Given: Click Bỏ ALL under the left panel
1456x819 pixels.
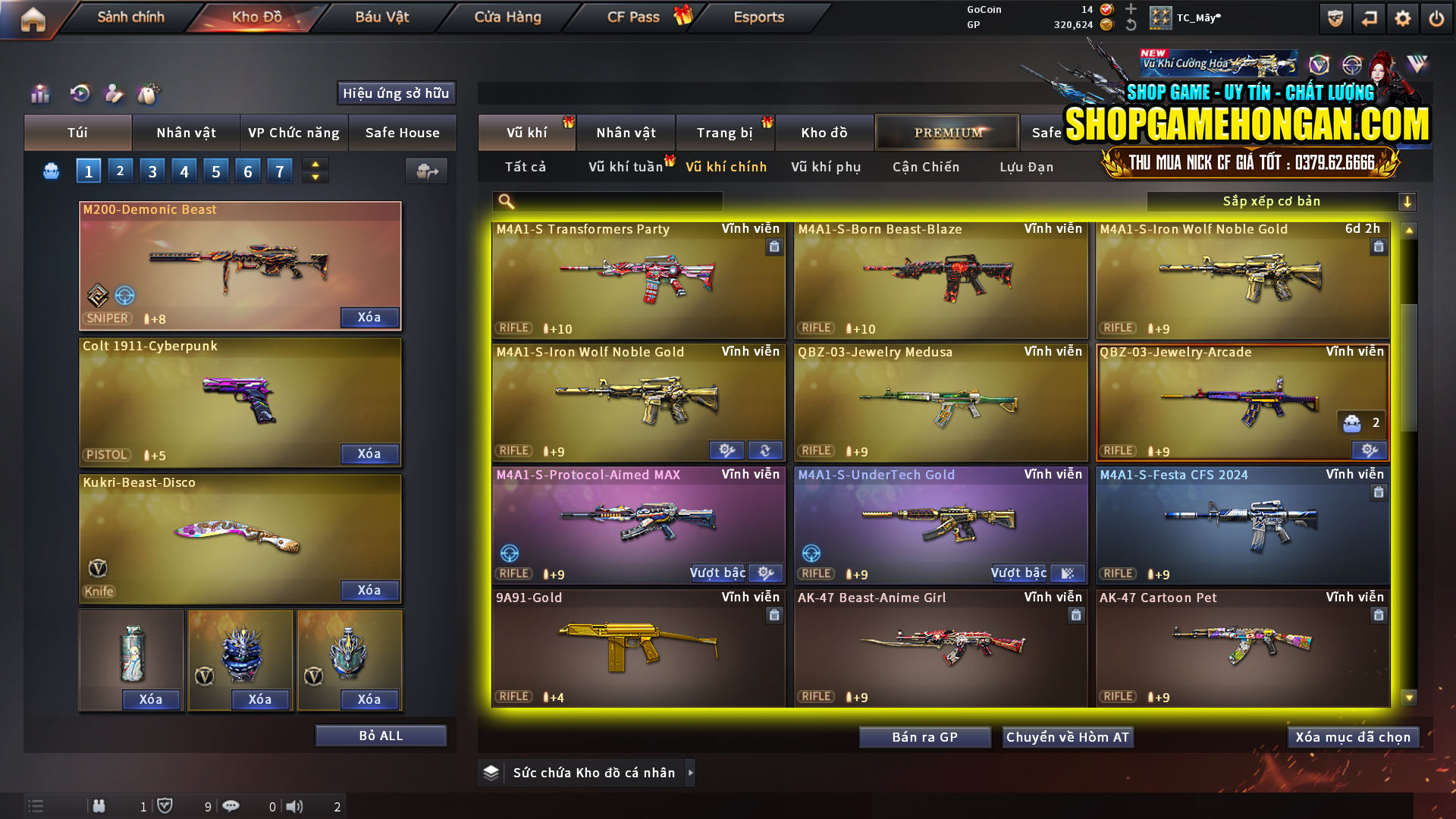Looking at the screenshot, I should pyautogui.click(x=380, y=735).
